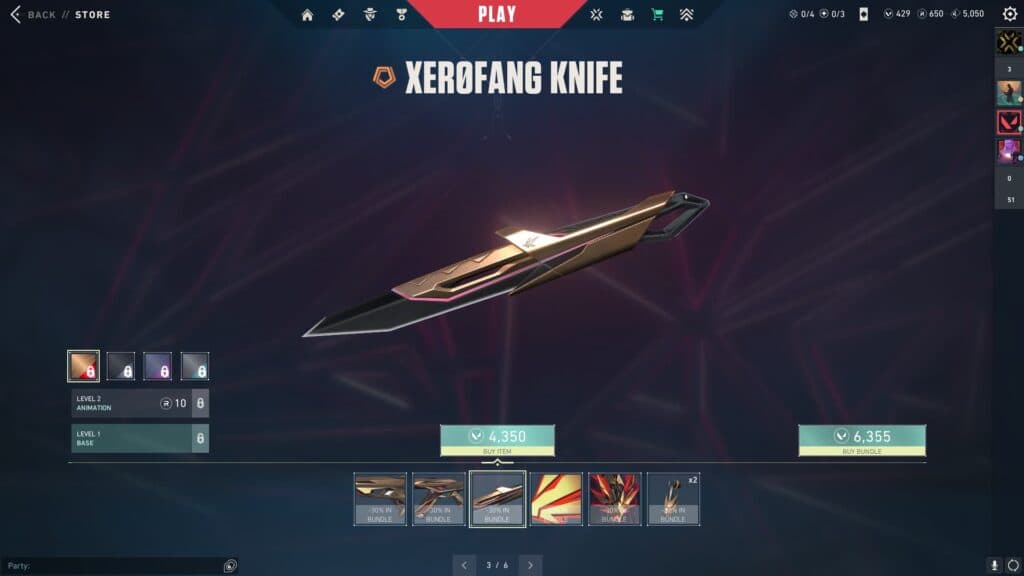Buy the bundle for 6,355
The width and height of the screenshot is (1024, 576).
pyautogui.click(x=861, y=440)
